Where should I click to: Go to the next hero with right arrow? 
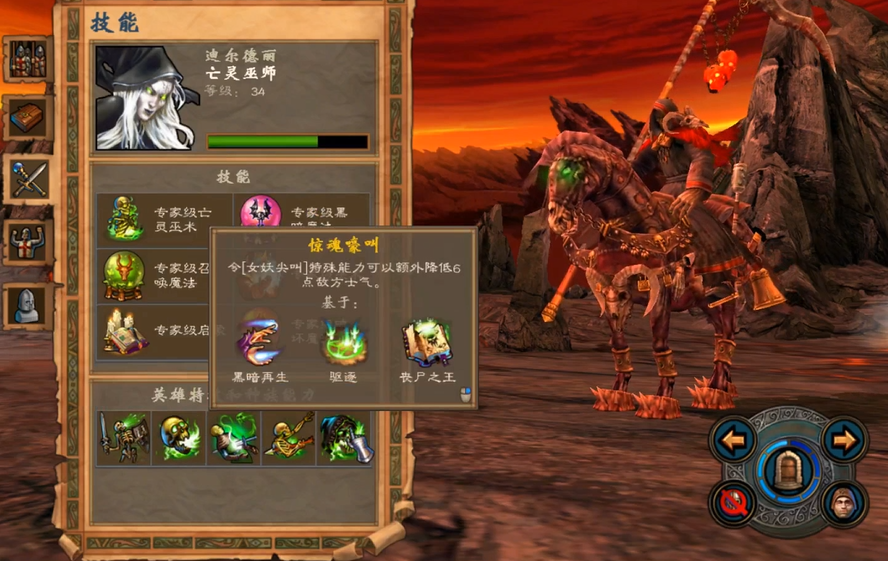click(x=844, y=439)
